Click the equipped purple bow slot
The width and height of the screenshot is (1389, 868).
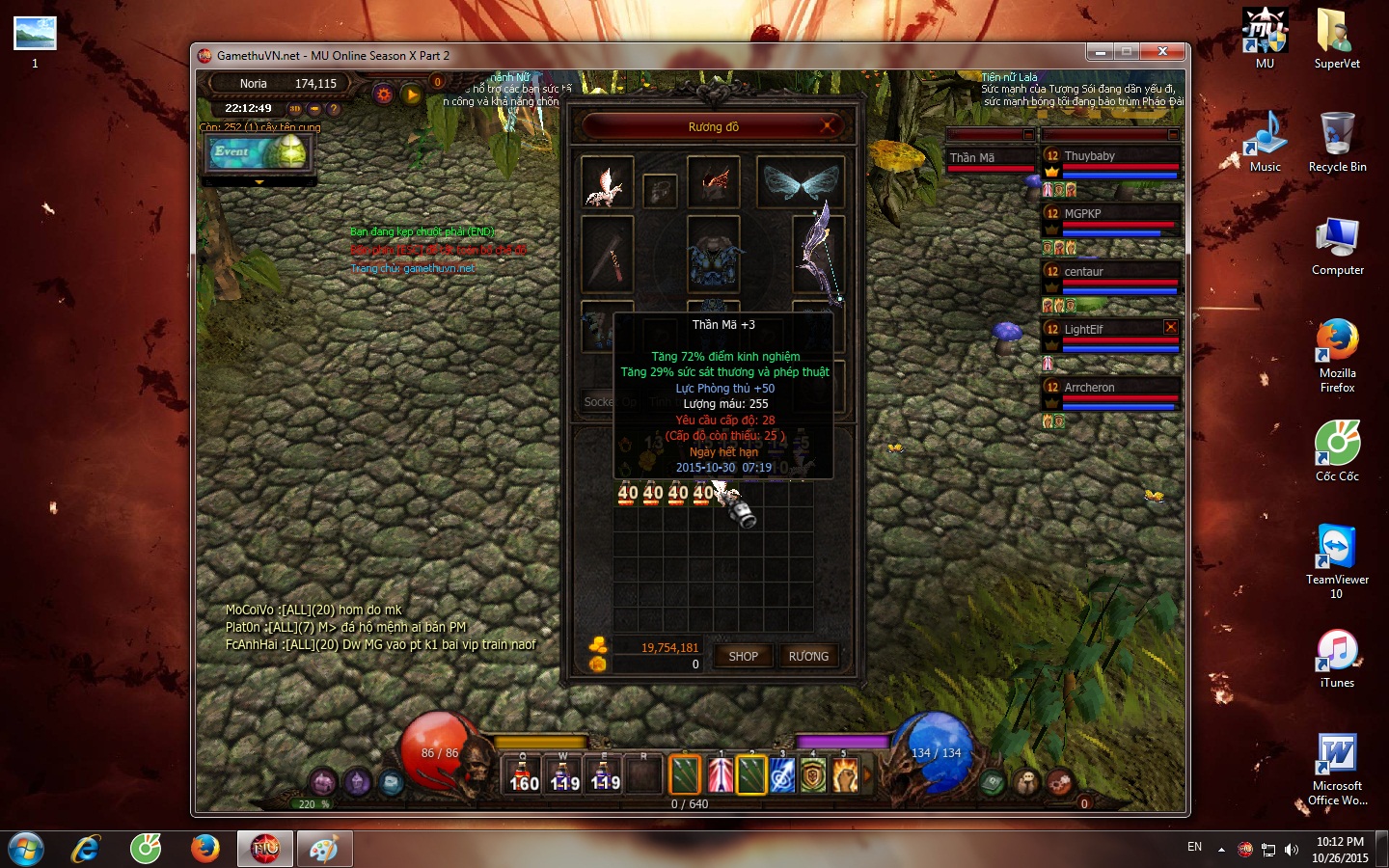(x=818, y=254)
